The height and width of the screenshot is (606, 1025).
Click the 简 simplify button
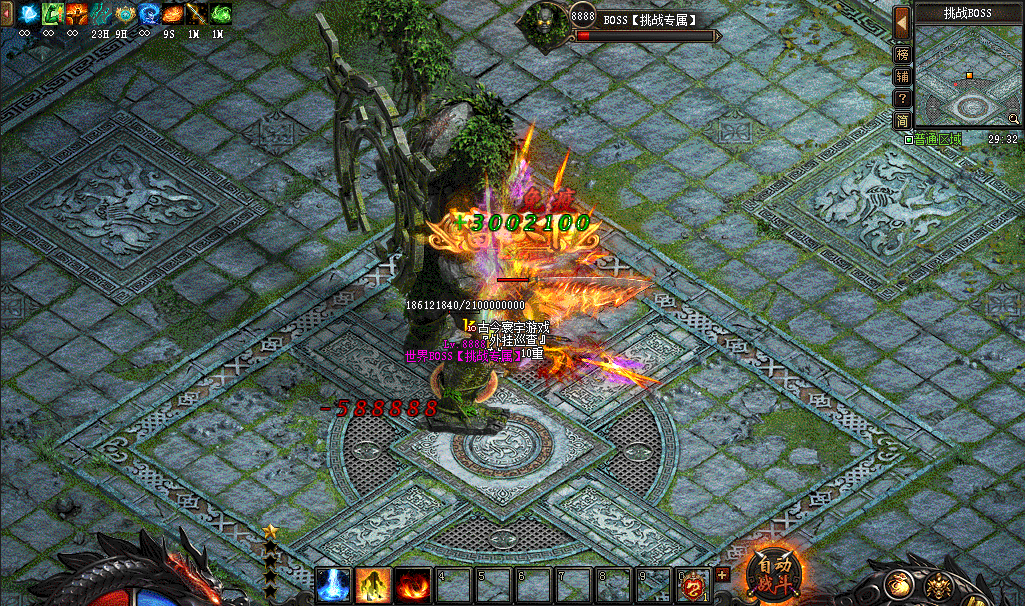(902, 121)
